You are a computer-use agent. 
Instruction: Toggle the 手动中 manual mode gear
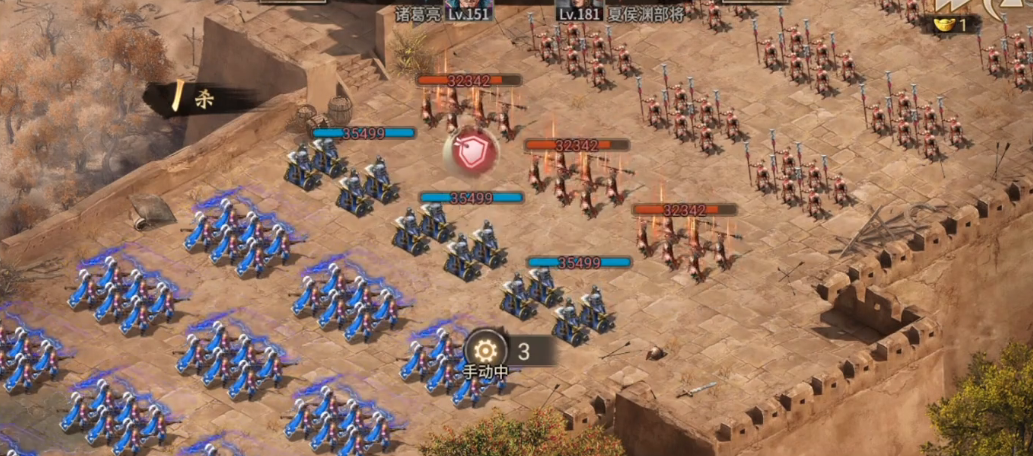tap(486, 350)
